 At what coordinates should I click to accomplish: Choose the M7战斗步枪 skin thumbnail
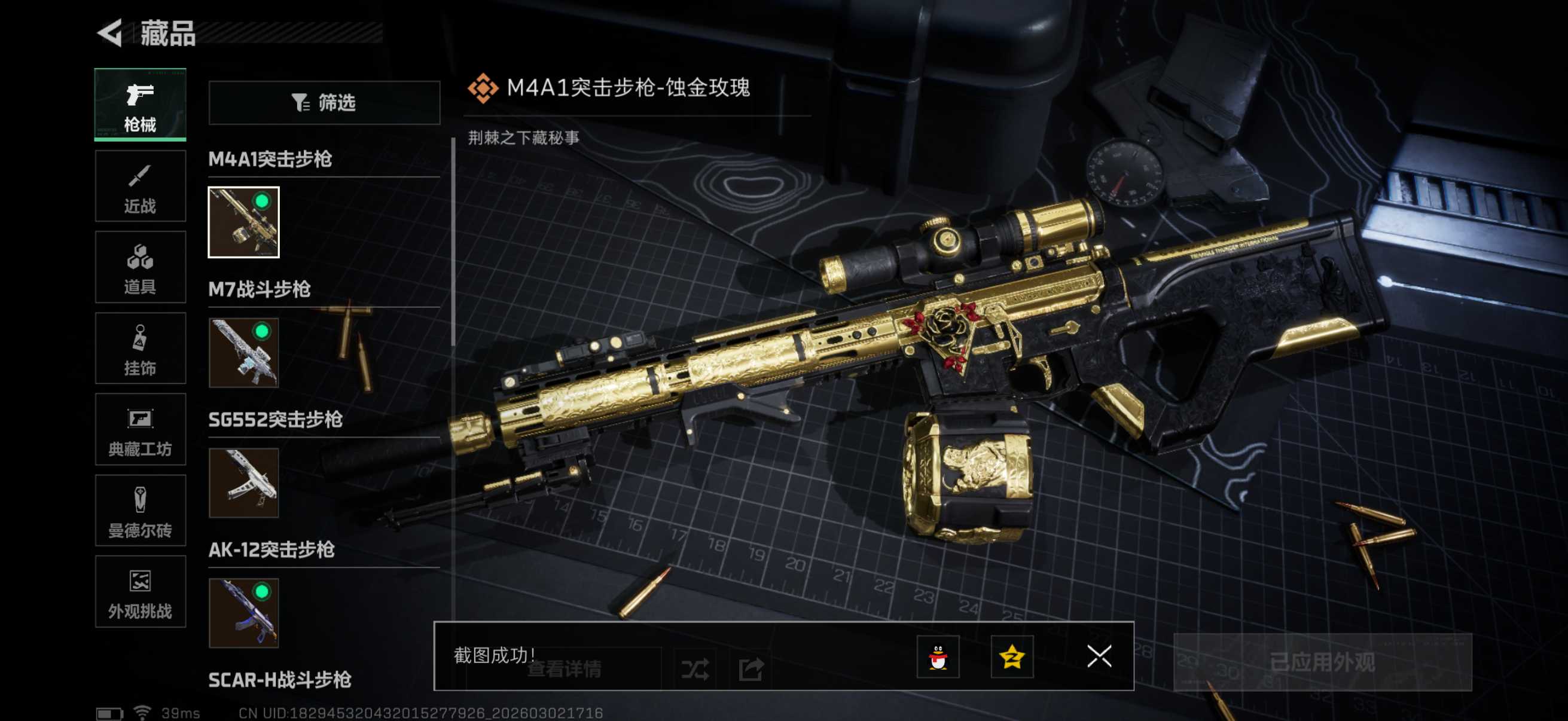[x=243, y=353]
